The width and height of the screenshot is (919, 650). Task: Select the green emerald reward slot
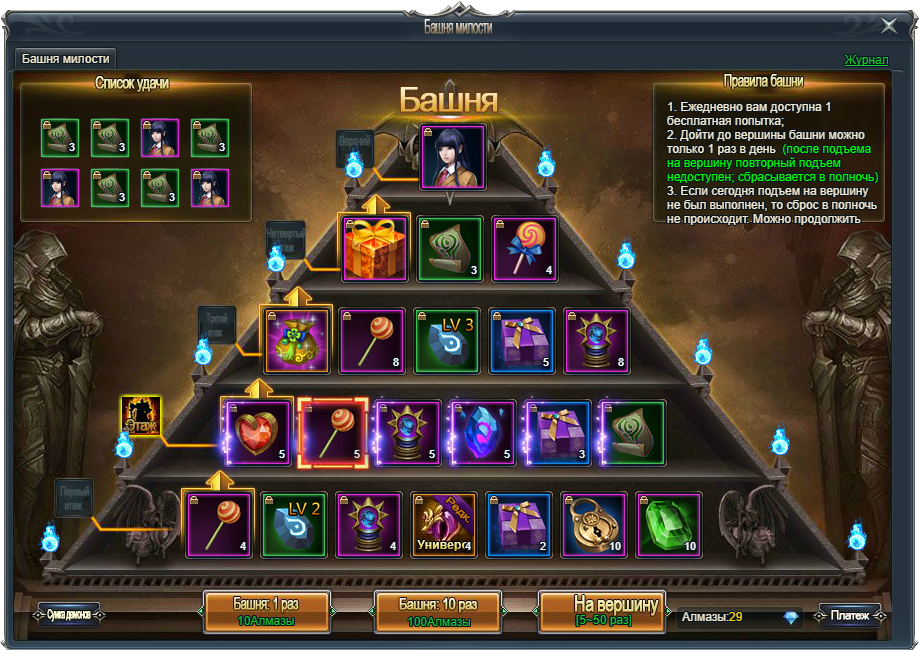[x=670, y=524]
